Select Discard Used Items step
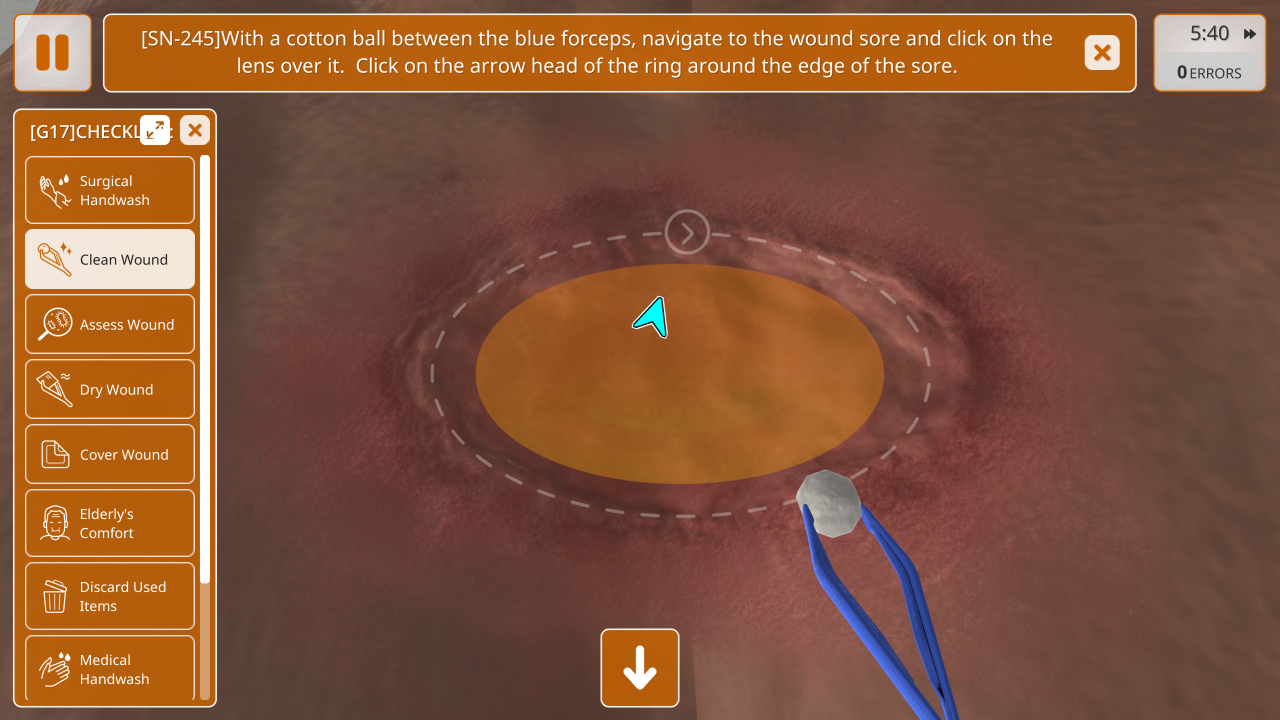 coord(110,596)
